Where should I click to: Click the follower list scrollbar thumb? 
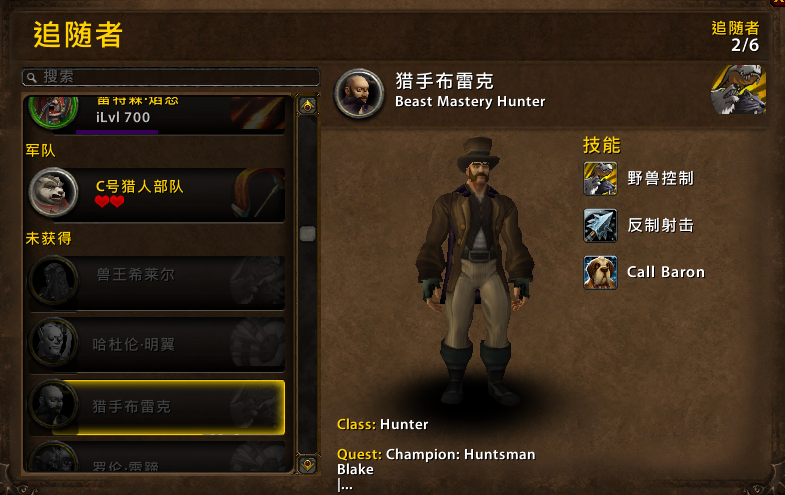(307, 233)
